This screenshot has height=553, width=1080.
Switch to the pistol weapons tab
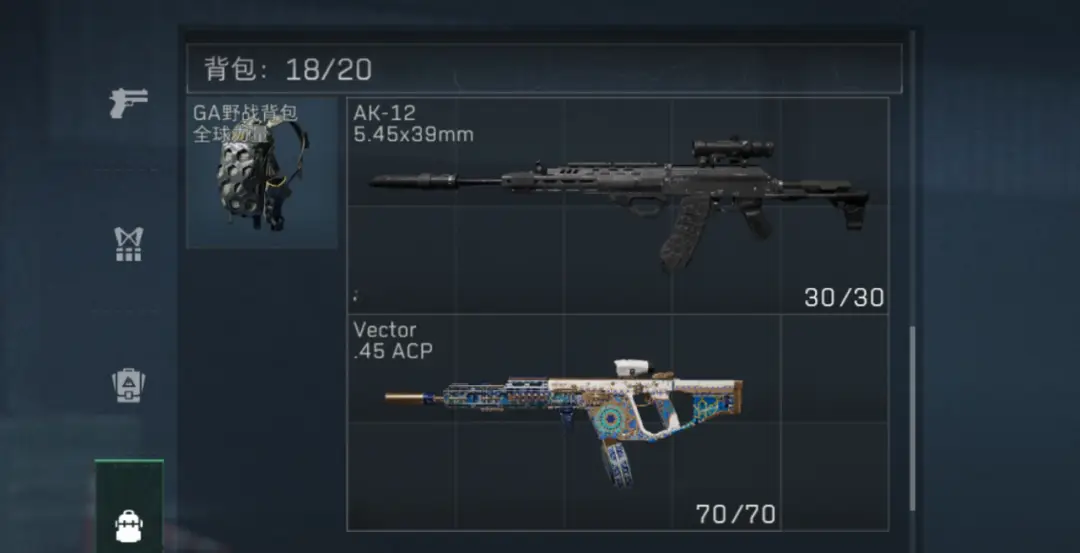pos(129,102)
